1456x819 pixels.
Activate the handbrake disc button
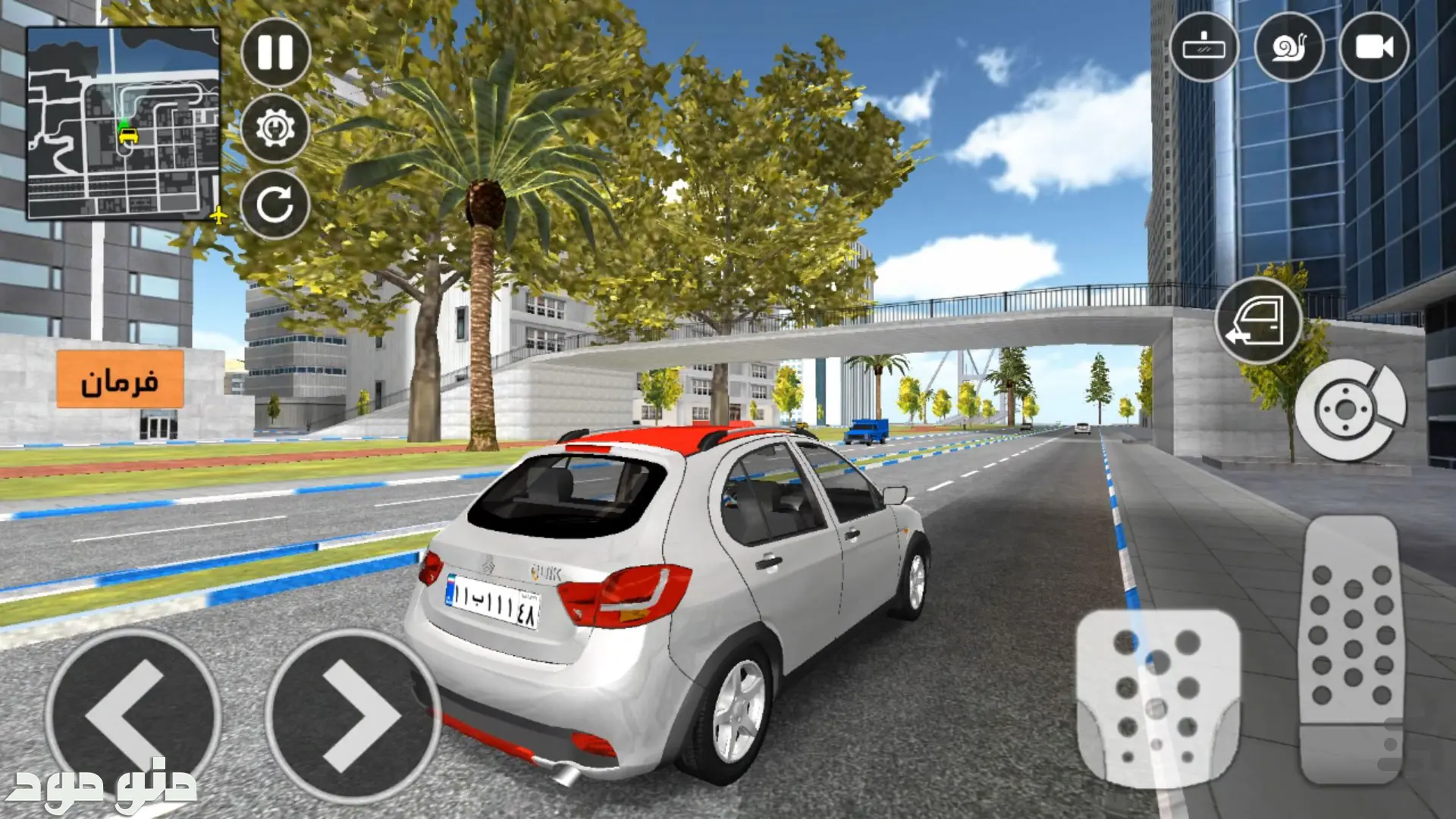[x=1349, y=410]
